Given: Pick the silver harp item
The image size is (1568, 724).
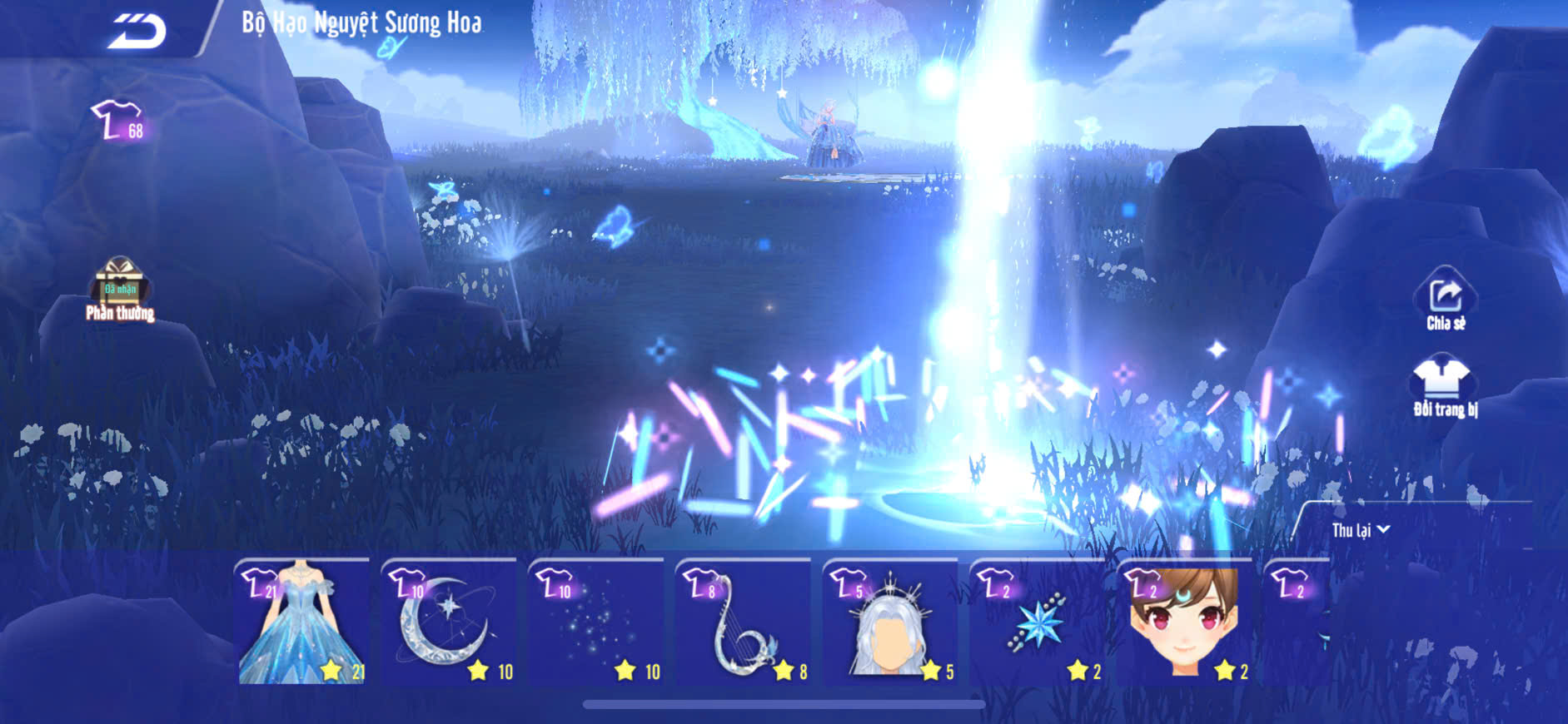Looking at the screenshot, I should pyautogui.click(x=744, y=622).
